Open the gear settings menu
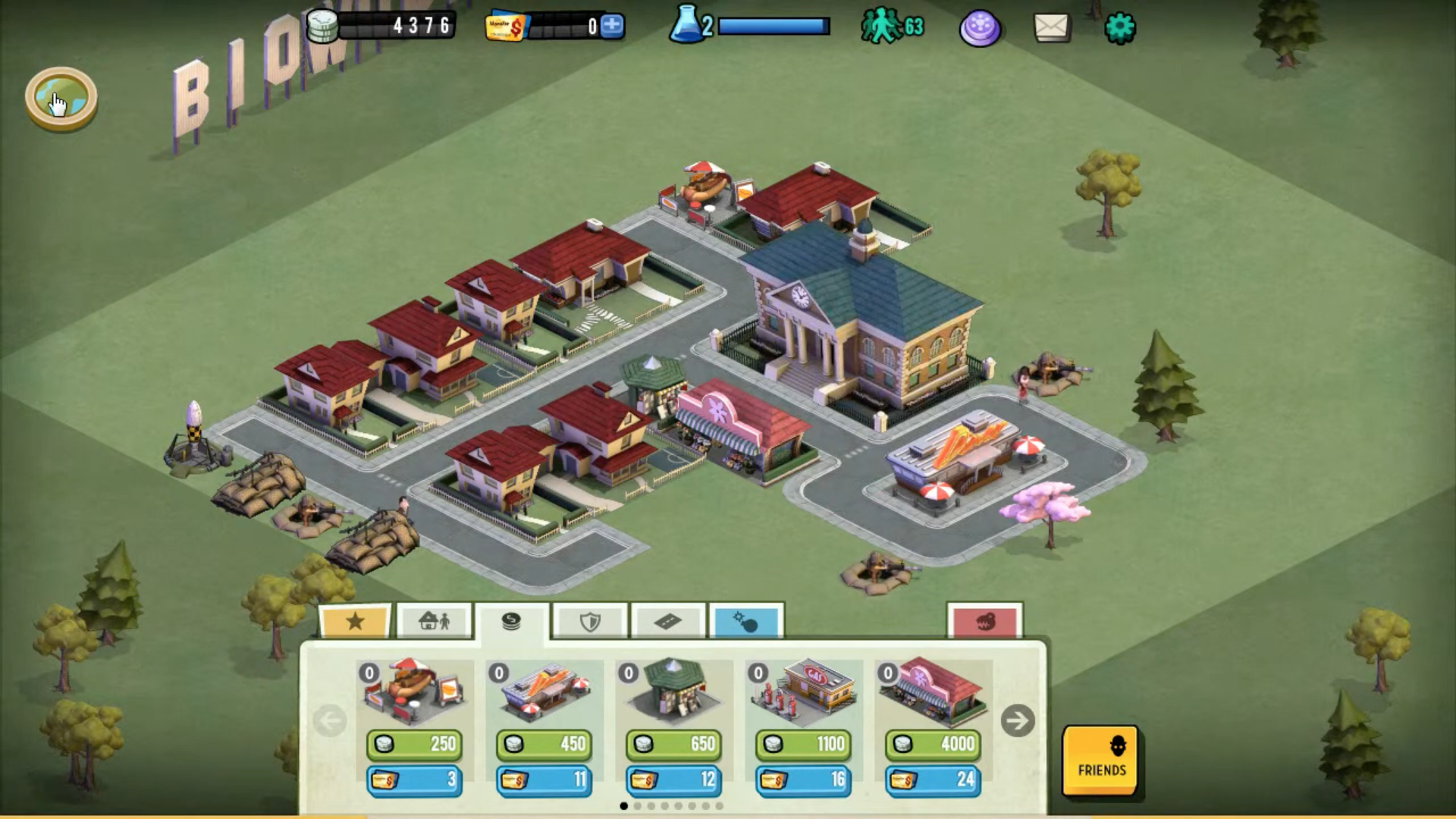 pos(1119,28)
